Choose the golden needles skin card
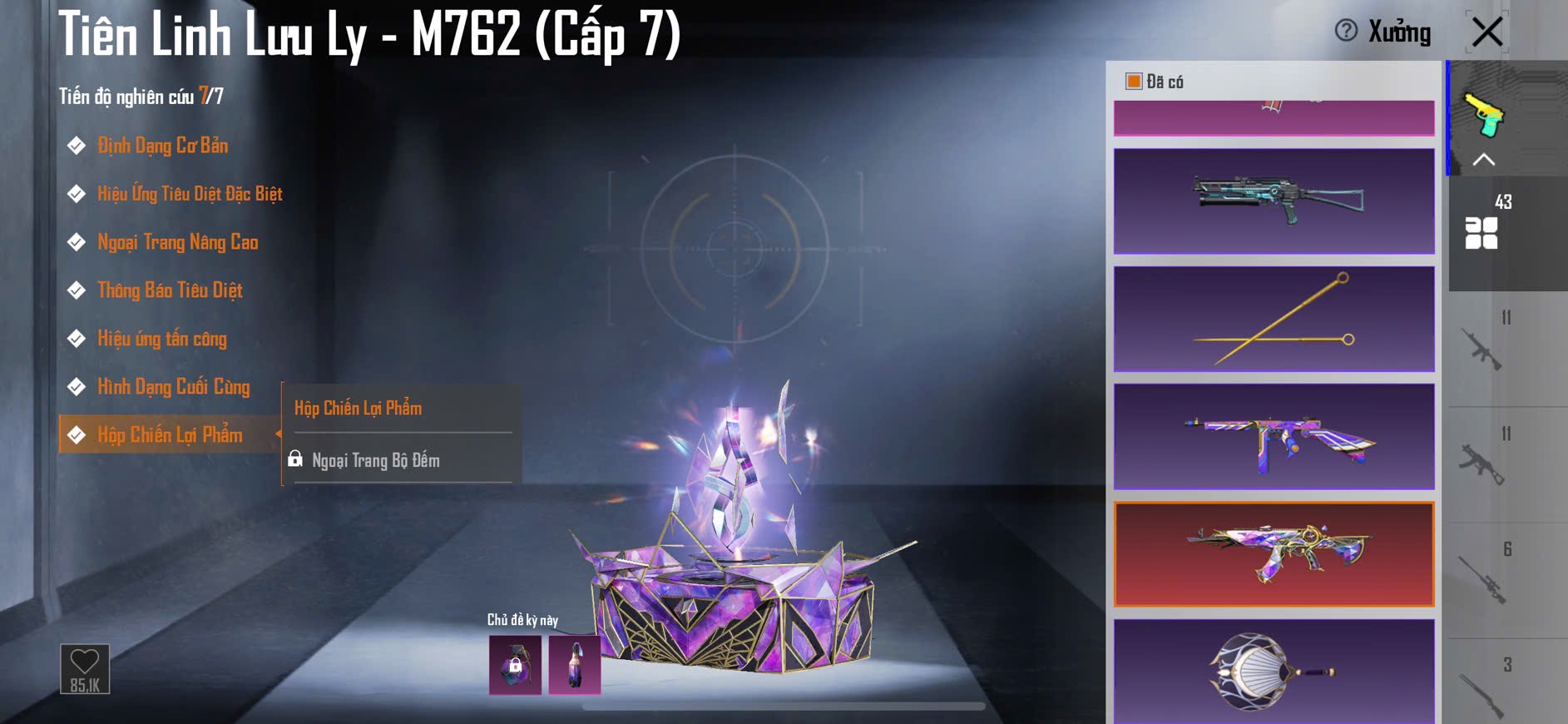This screenshot has height=724, width=1568. (1274, 319)
